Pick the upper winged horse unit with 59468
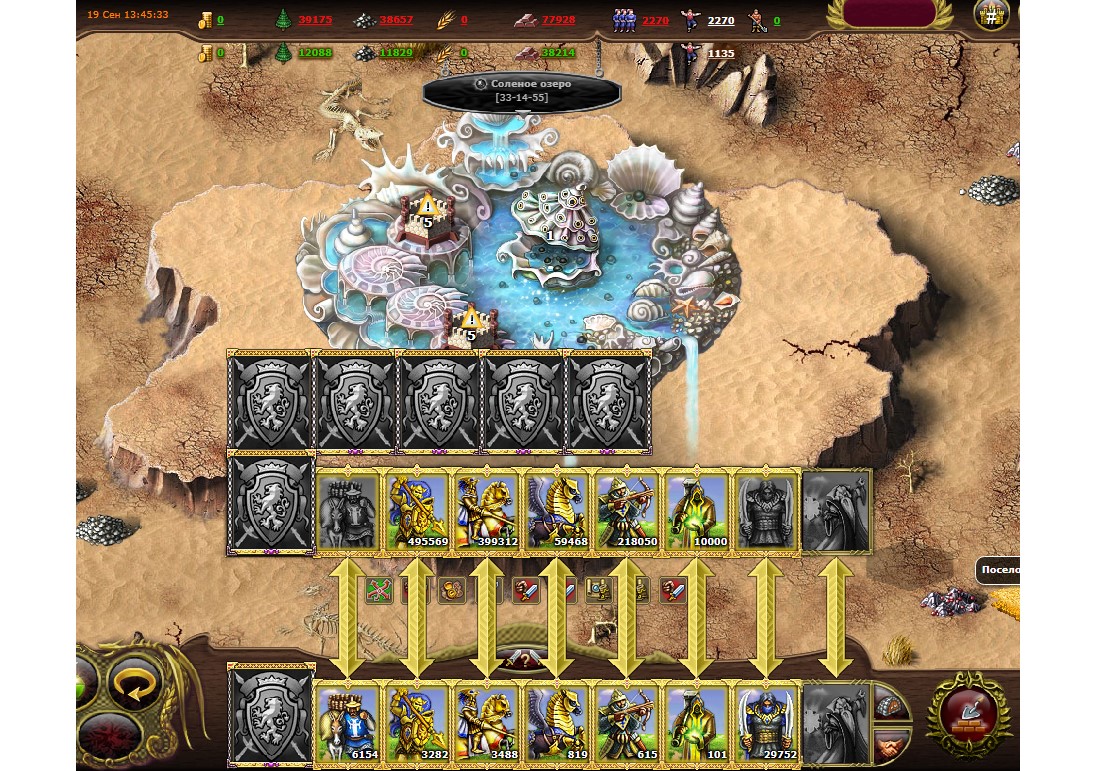Image resolution: width=1096 pixels, height=771 pixels. (556, 512)
